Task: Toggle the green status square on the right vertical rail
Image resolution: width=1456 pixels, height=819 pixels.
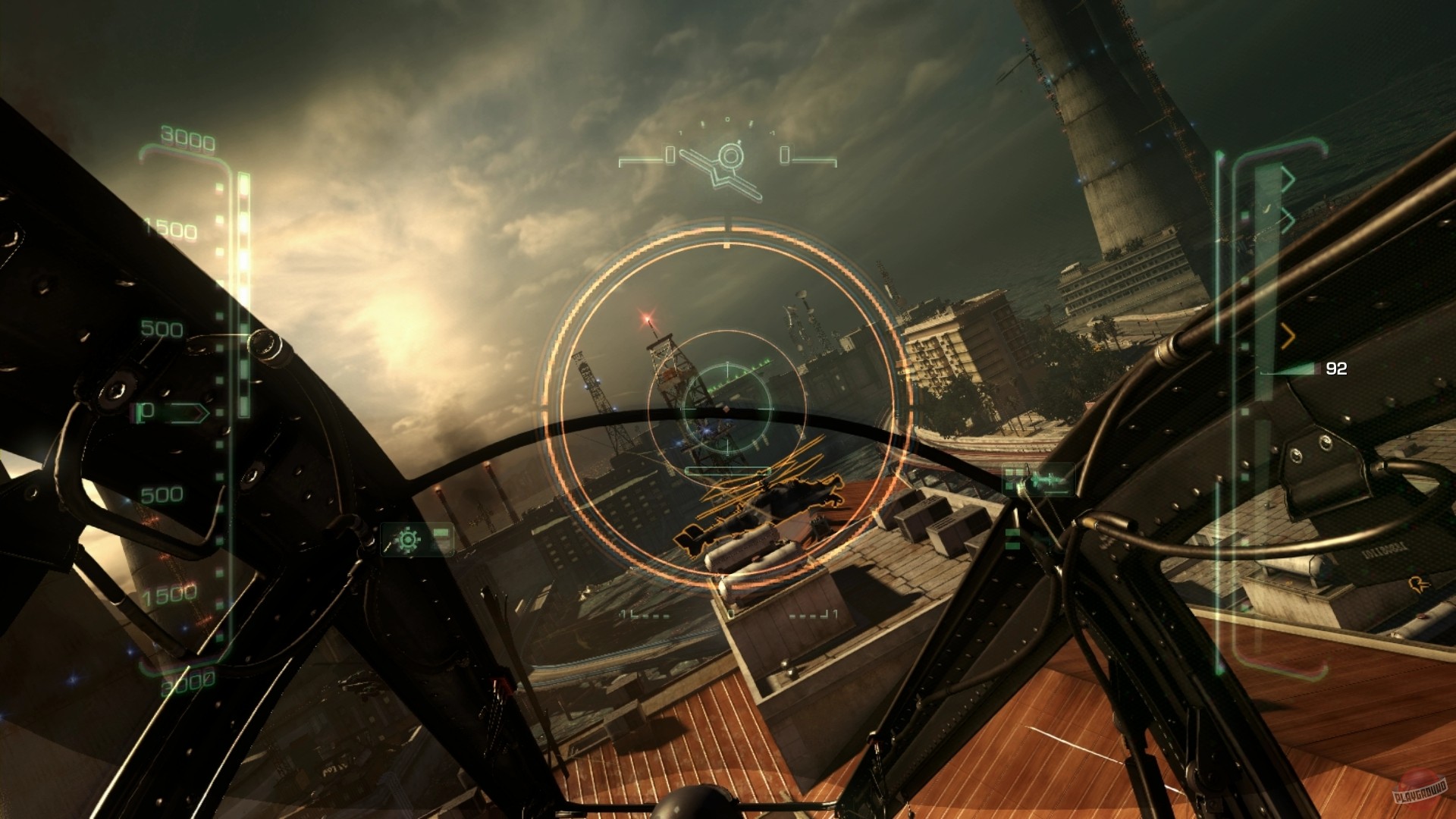Action: [x=1244, y=213]
